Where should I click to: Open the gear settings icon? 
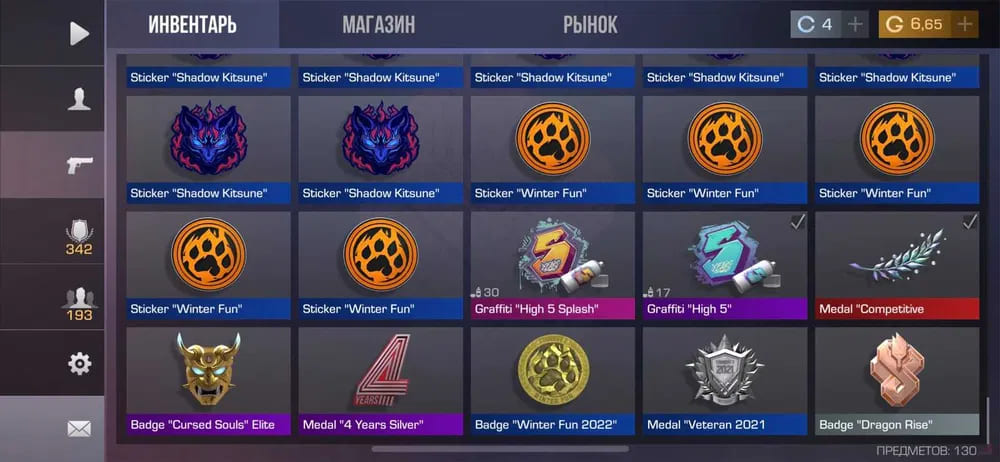tap(79, 363)
